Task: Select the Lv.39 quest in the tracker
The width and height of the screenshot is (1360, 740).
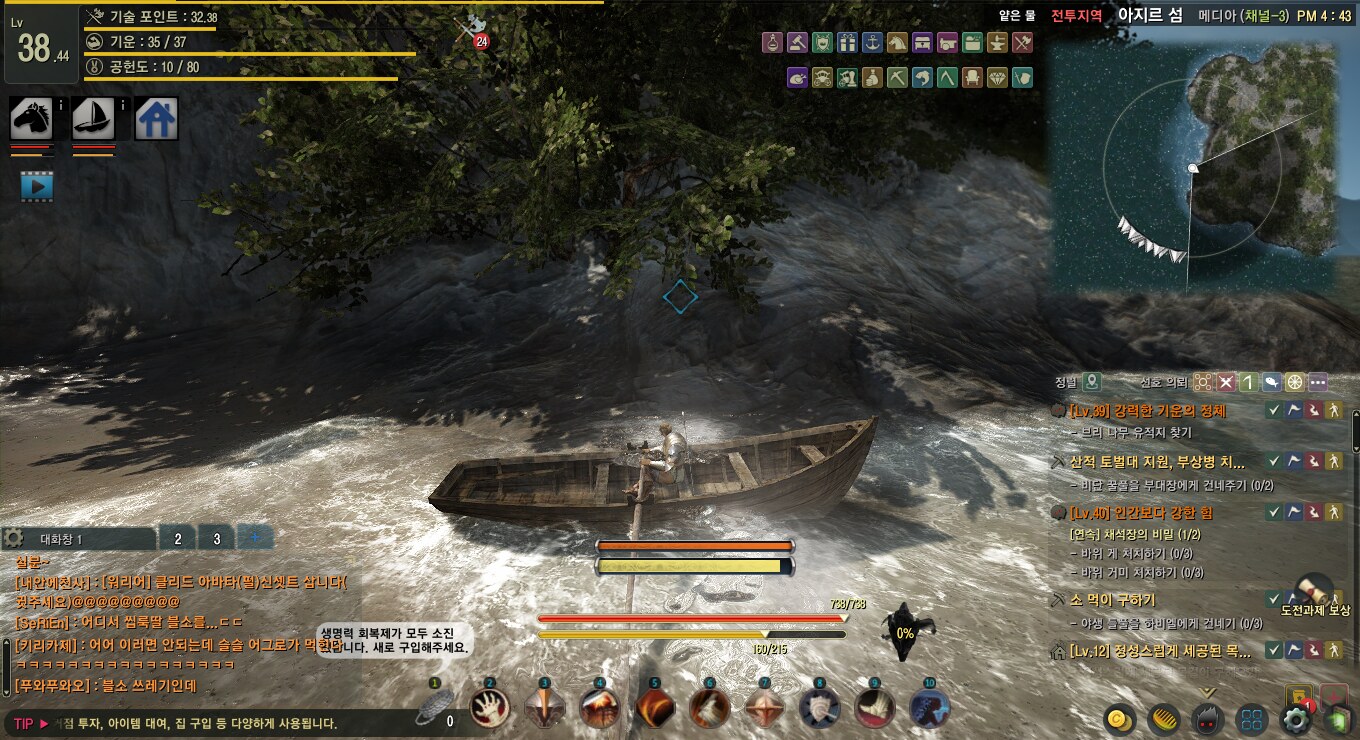Action: pos(1147,410)
